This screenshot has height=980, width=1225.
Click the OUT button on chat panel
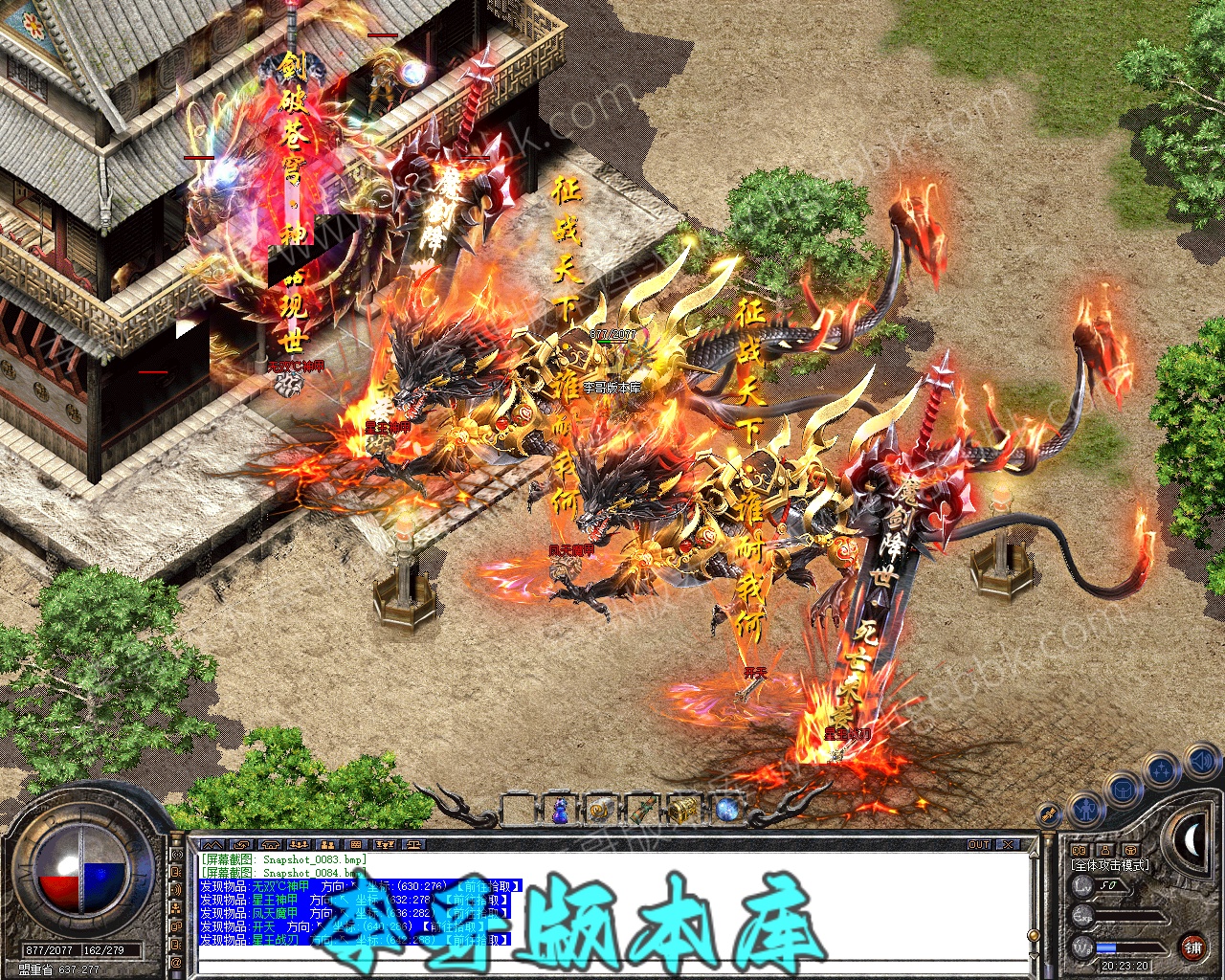(979, 845)
